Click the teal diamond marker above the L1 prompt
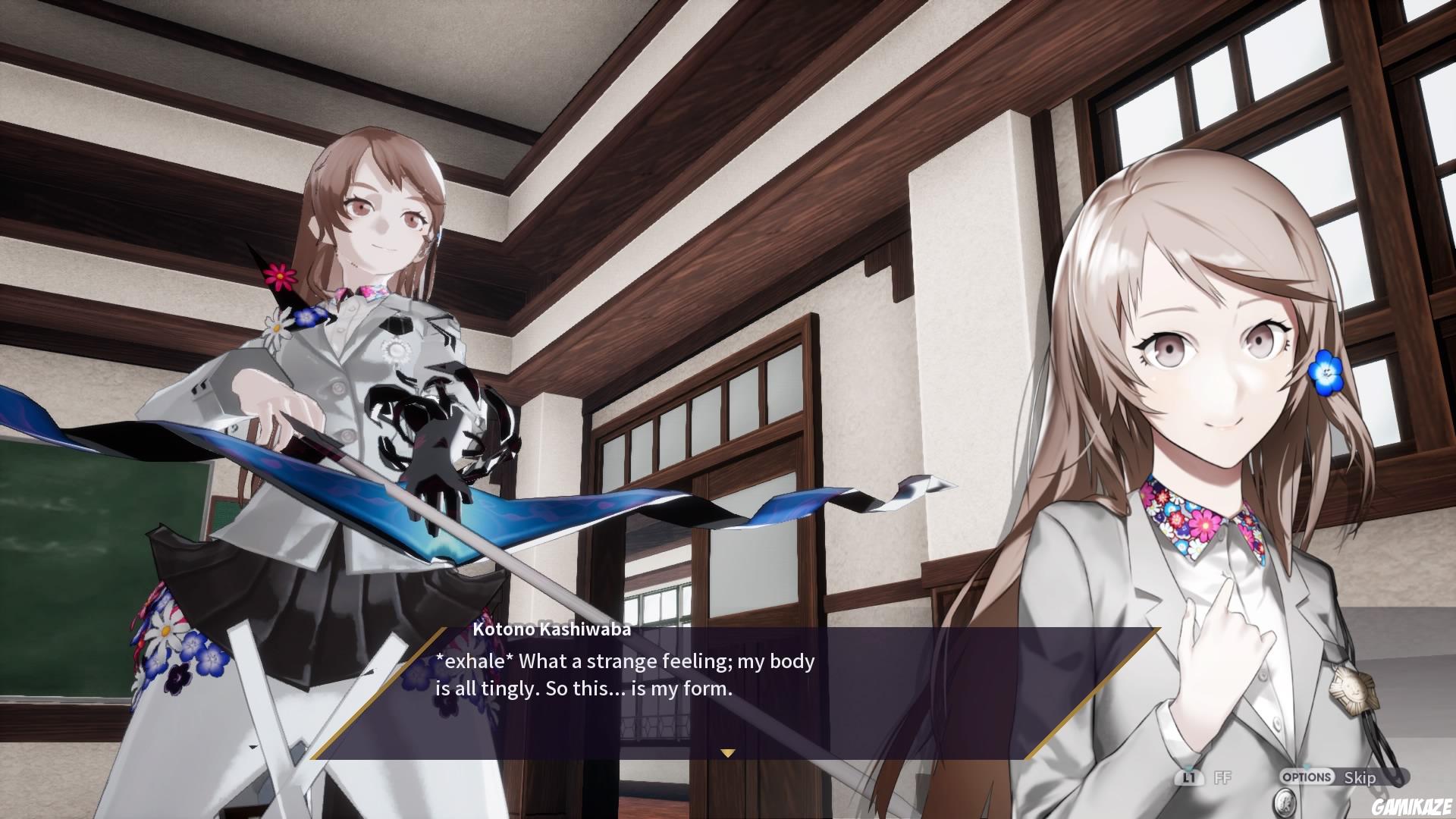Screen dimensions: 1456x819 (x=1188, y=767)
